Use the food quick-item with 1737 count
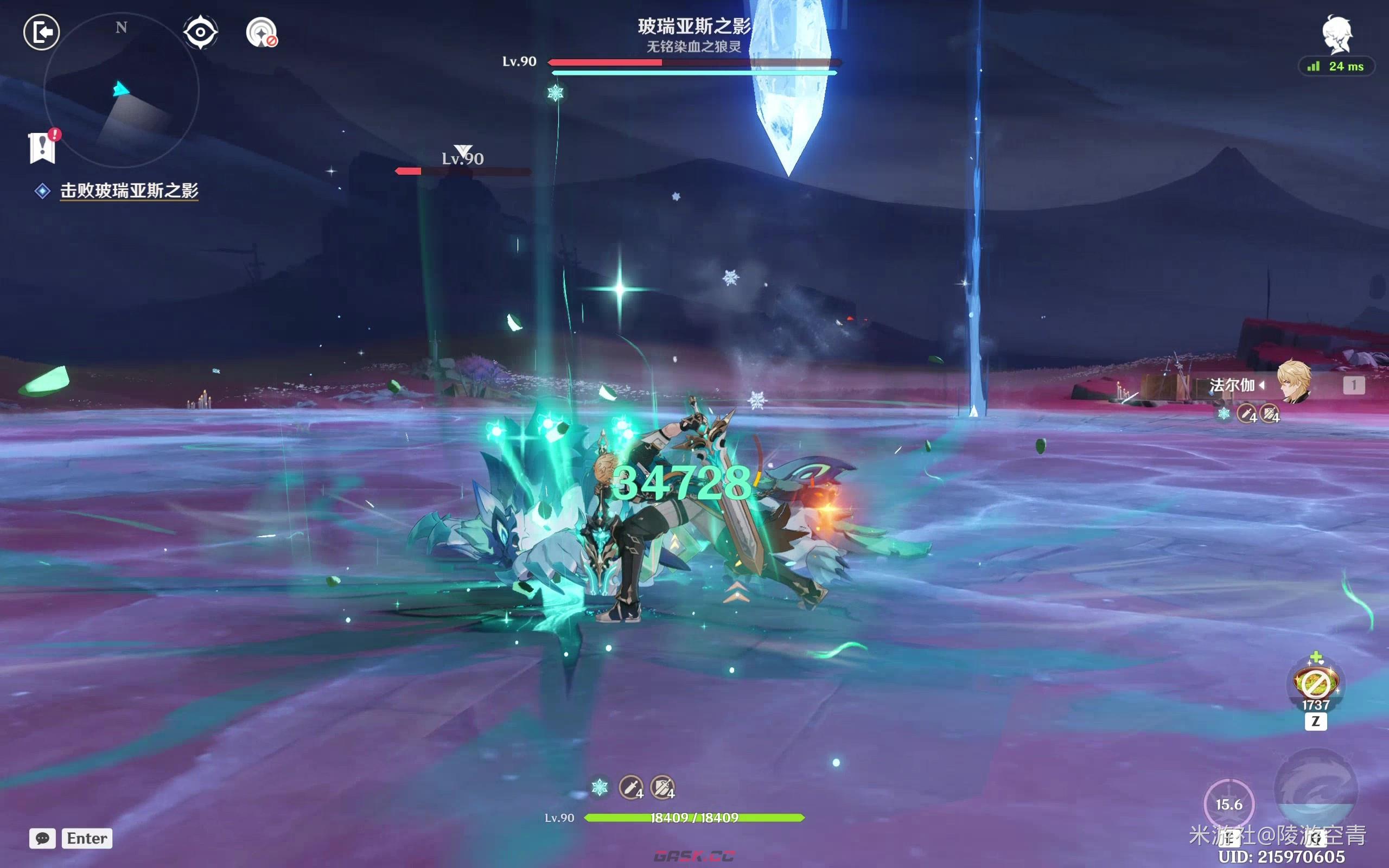The width and height of the screenshot is (1389, 868). (1316, 683)
